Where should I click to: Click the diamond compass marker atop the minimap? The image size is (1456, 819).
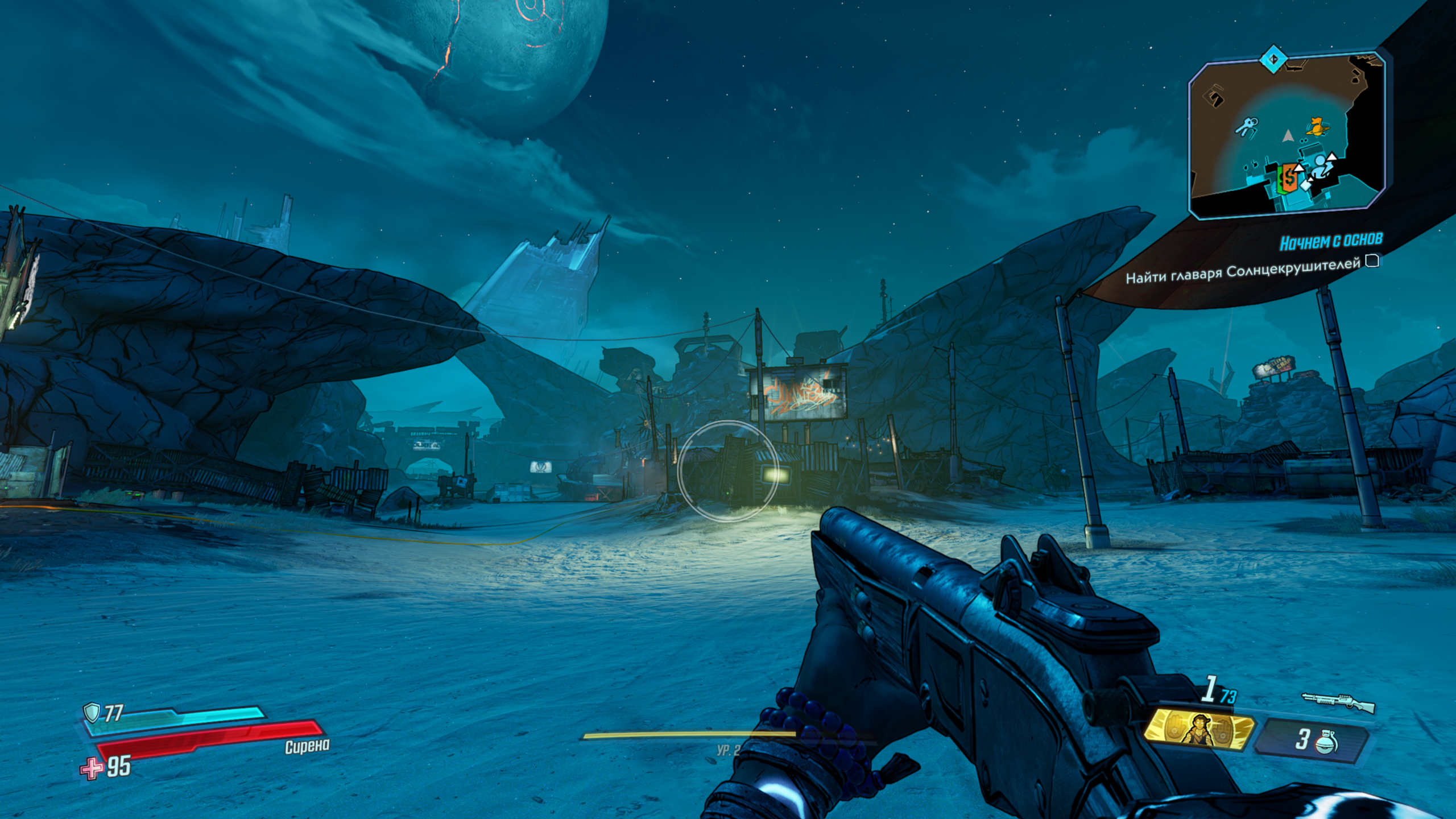tap(1274, 59)
